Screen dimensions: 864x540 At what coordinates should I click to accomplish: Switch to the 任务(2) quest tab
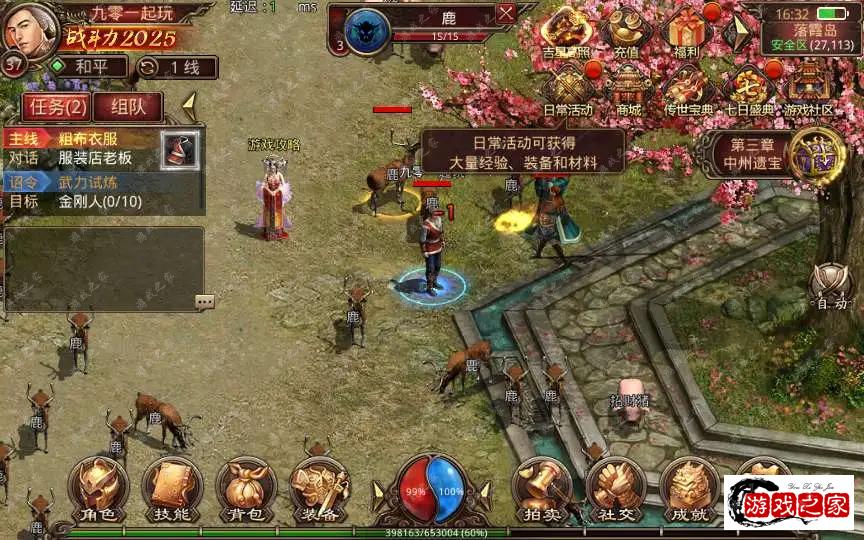pos(57,107)
